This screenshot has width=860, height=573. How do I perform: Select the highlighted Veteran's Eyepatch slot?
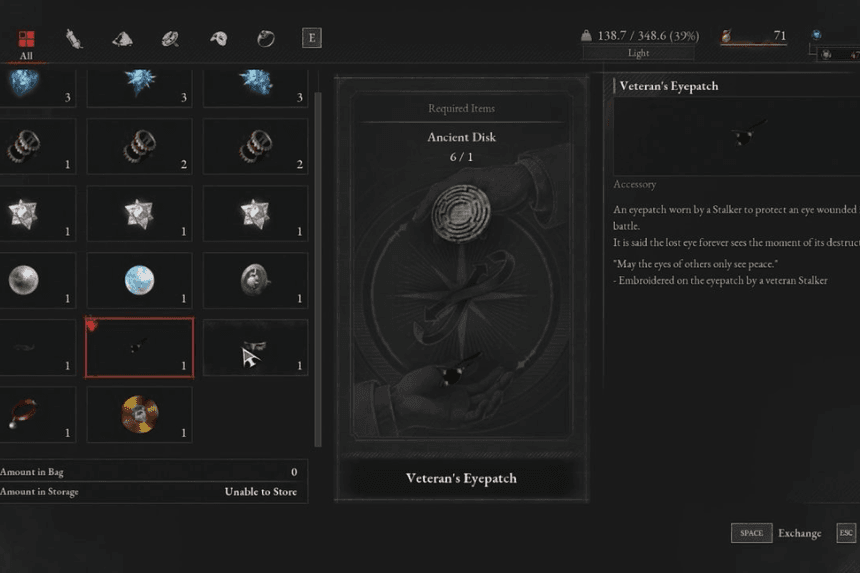[139, 347]
